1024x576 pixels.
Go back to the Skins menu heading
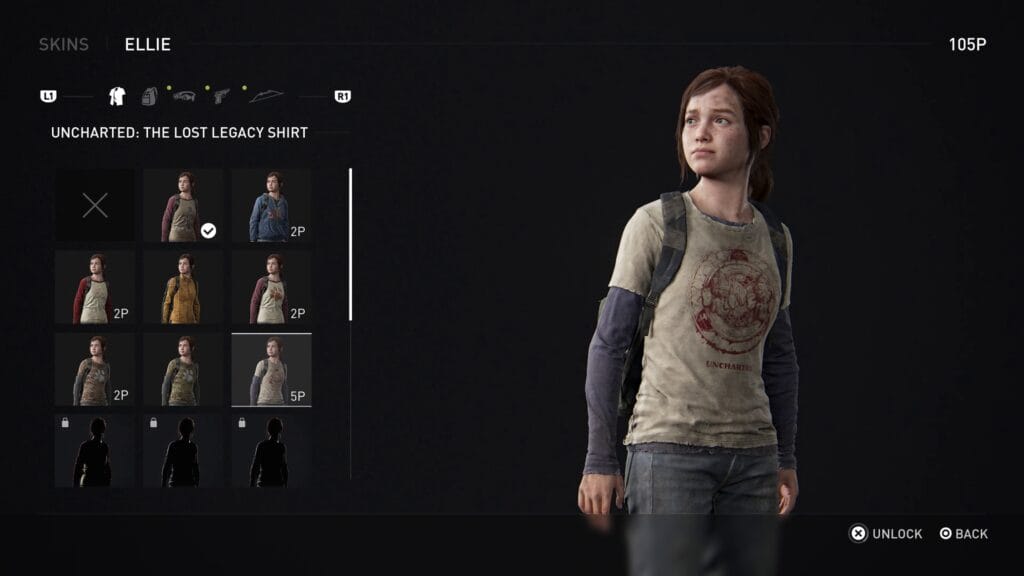pos(64,44)
